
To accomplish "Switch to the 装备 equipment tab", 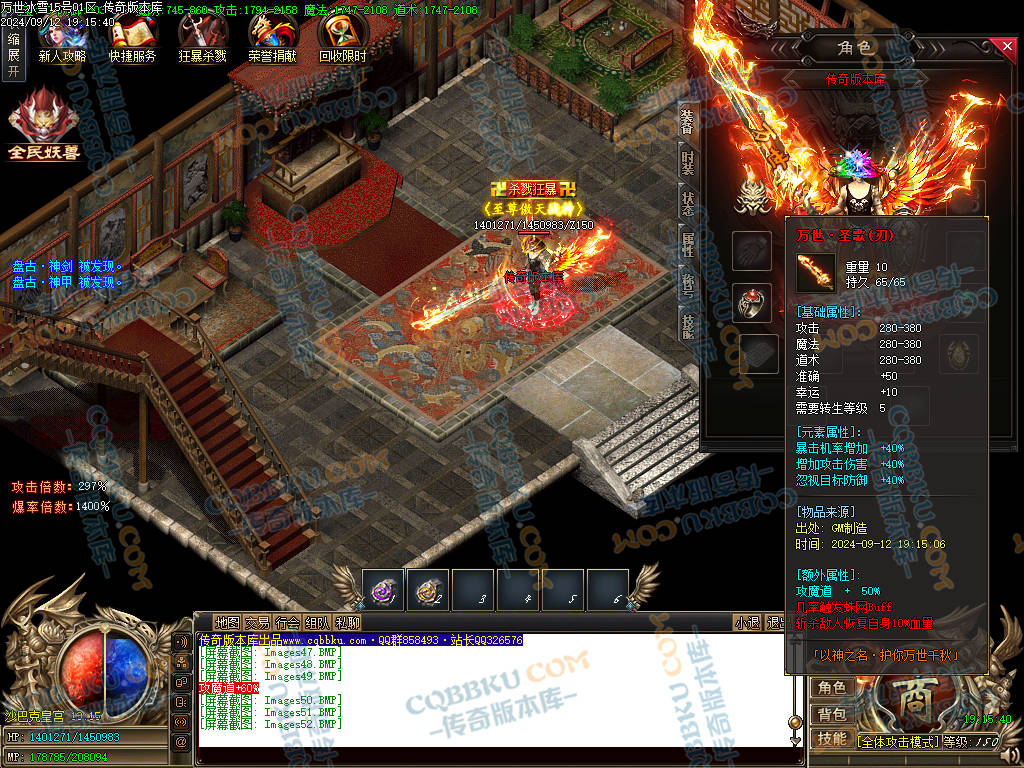I will coord(687,123).
